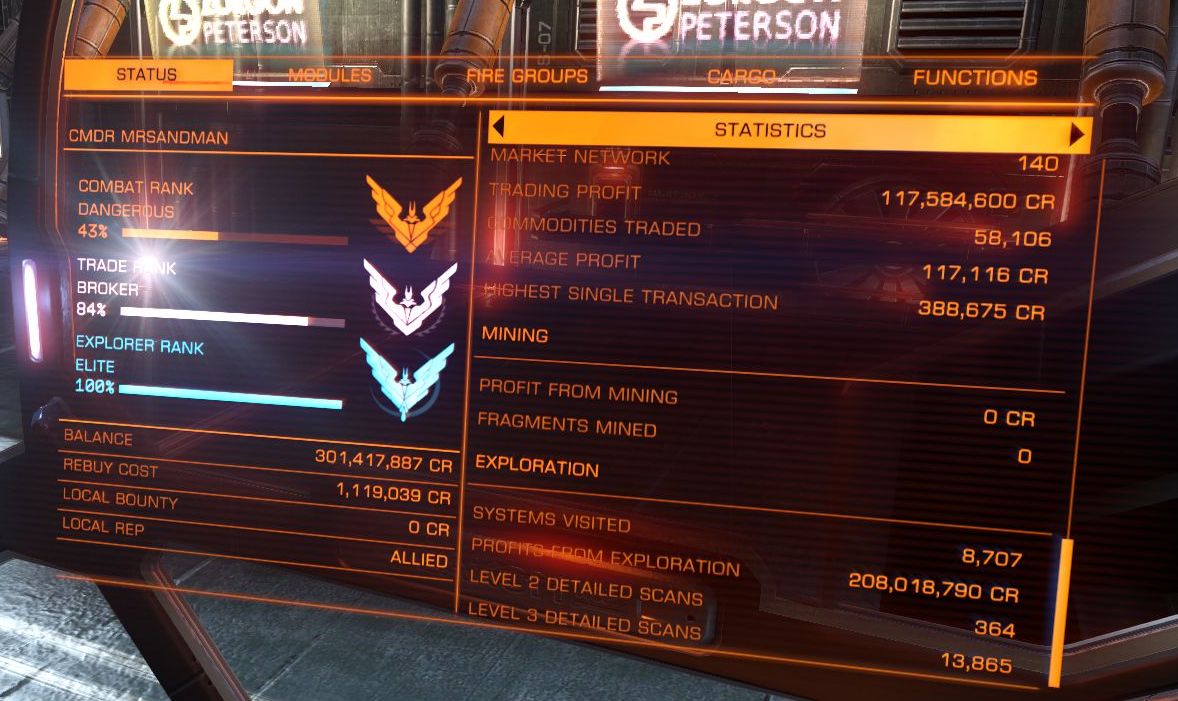Open the Modules tab
The image size is (1178, 701).
point(329,76)
